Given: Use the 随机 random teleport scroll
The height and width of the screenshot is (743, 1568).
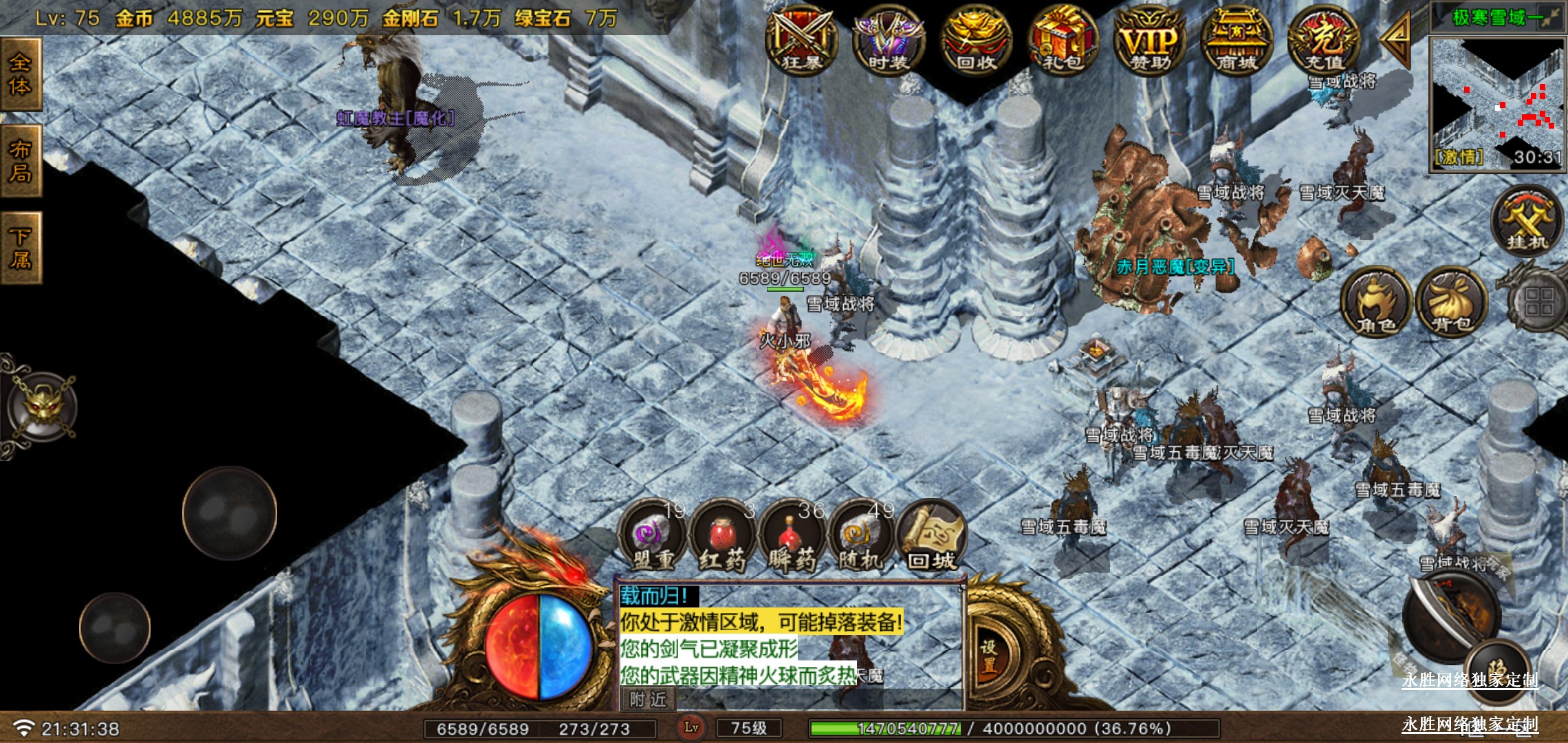Looking at the screenshot, I should [x=861, y=538].
